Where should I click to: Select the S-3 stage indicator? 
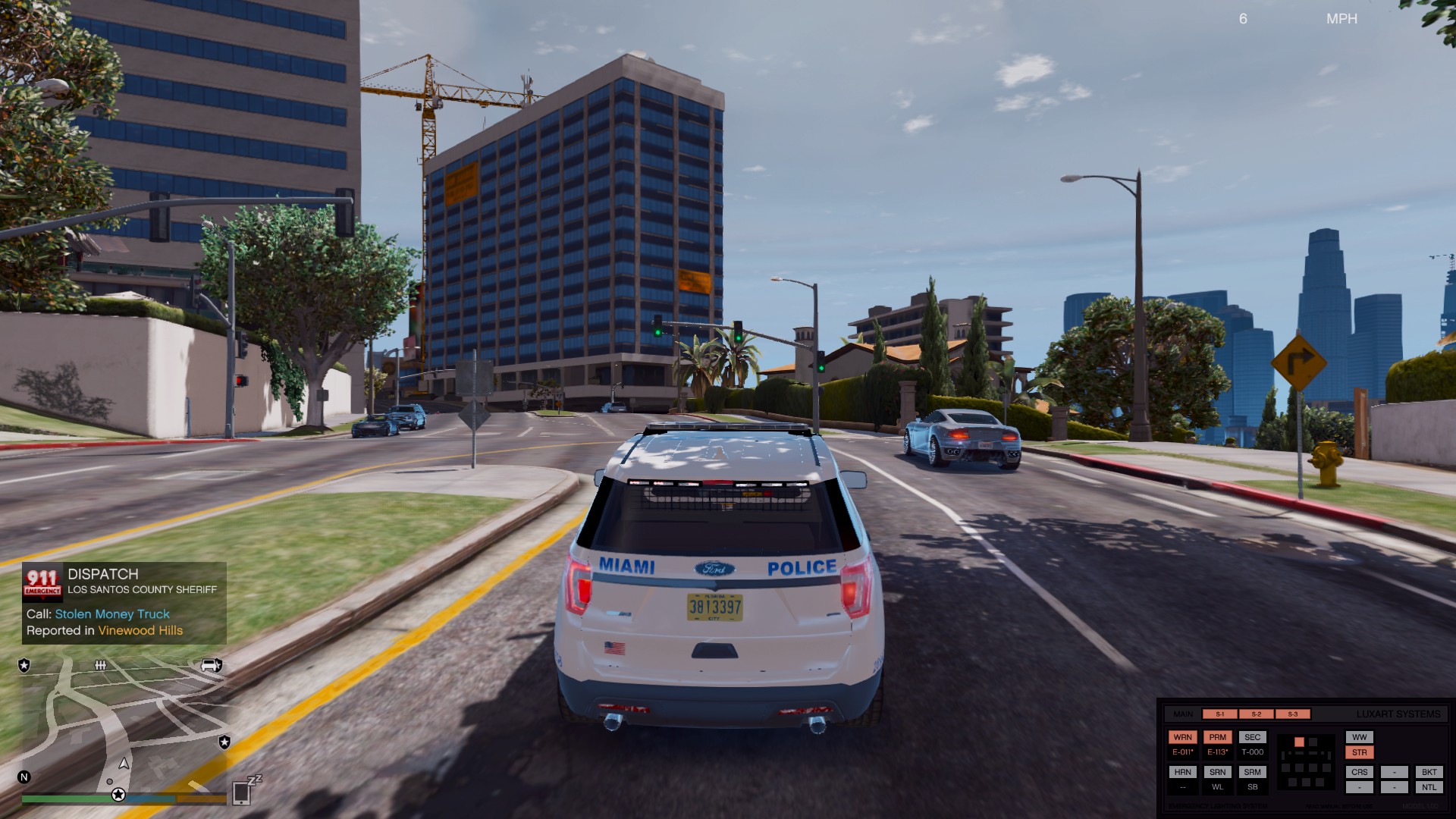(x=1292, y=714)
